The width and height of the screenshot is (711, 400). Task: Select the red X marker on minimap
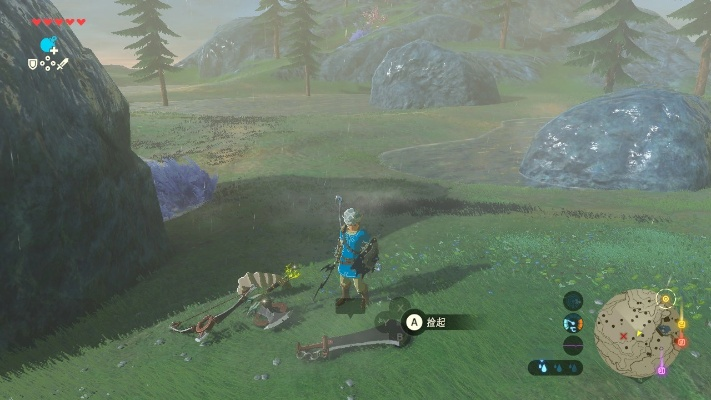623,337
